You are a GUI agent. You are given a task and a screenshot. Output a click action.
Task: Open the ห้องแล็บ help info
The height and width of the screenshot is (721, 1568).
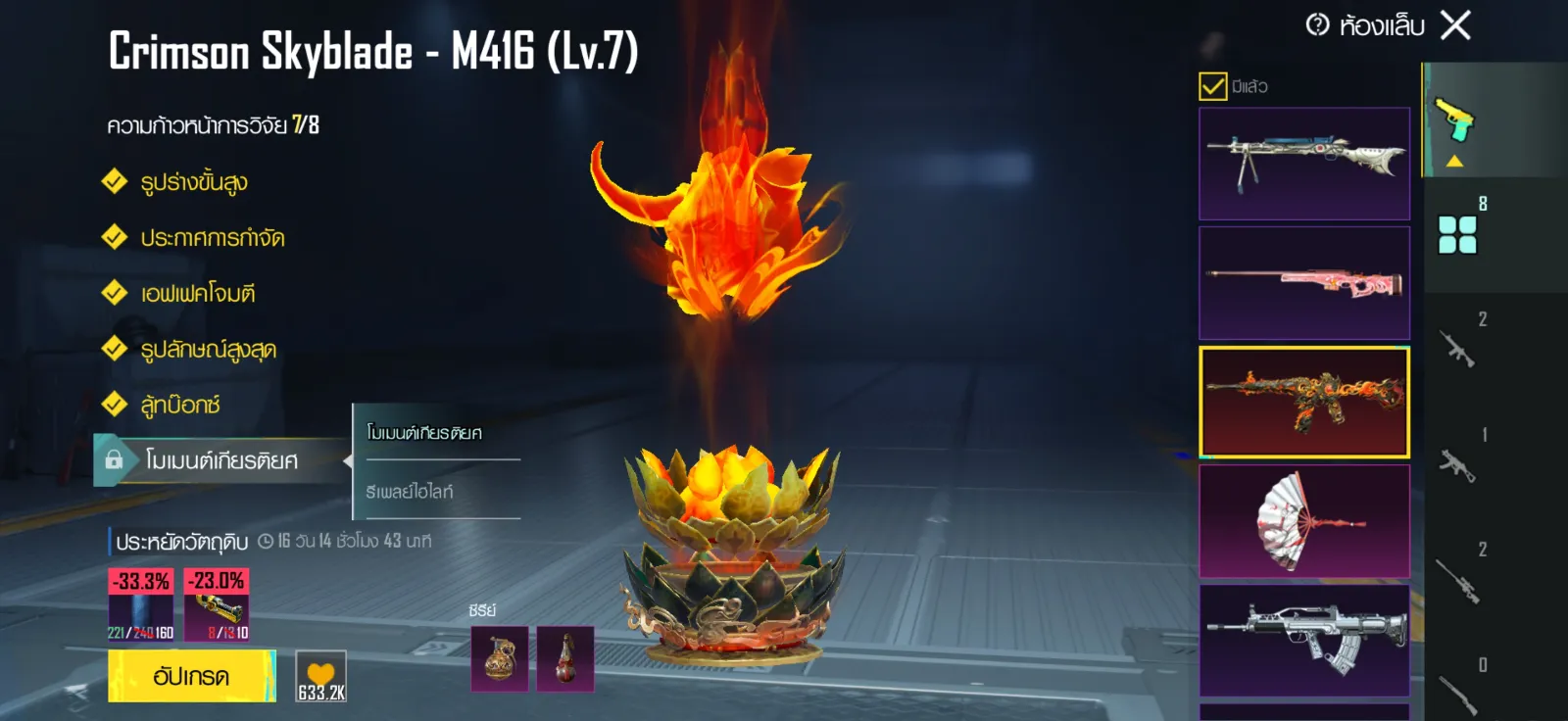click(1318, 24)
